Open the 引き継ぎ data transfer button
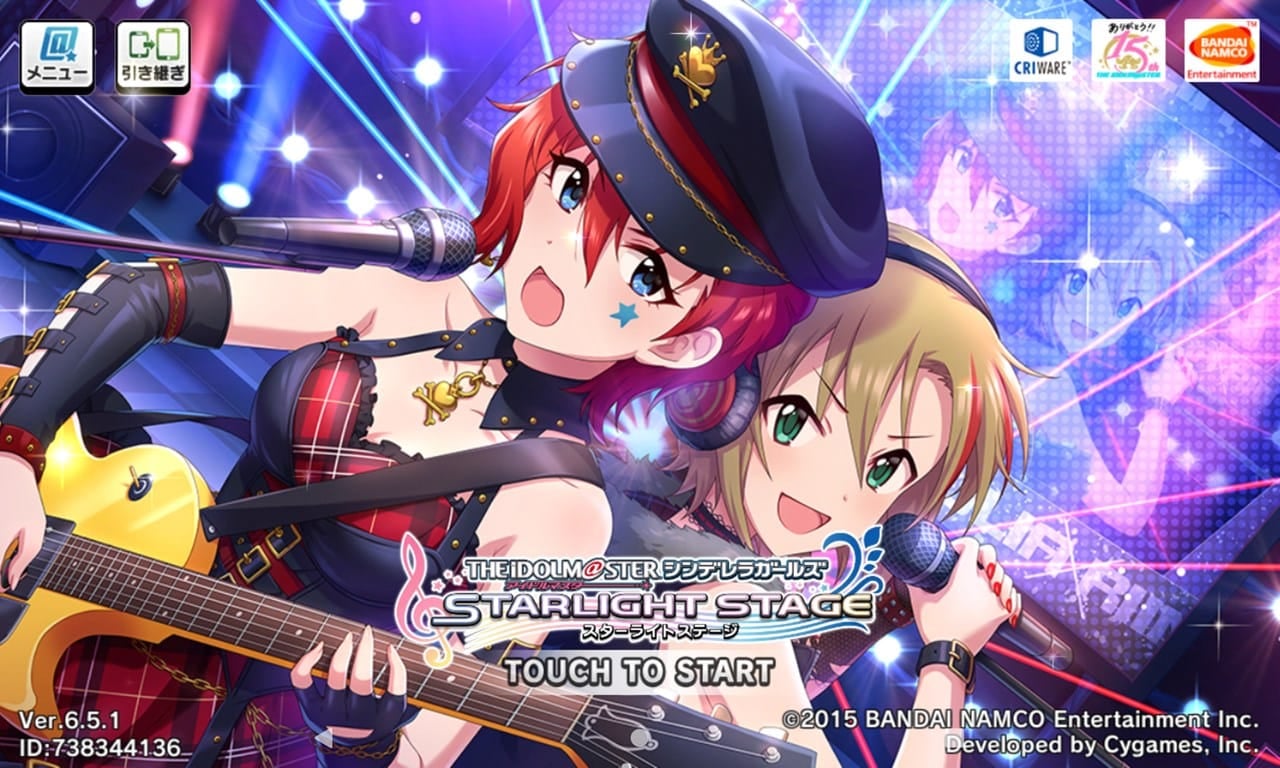 152,56
